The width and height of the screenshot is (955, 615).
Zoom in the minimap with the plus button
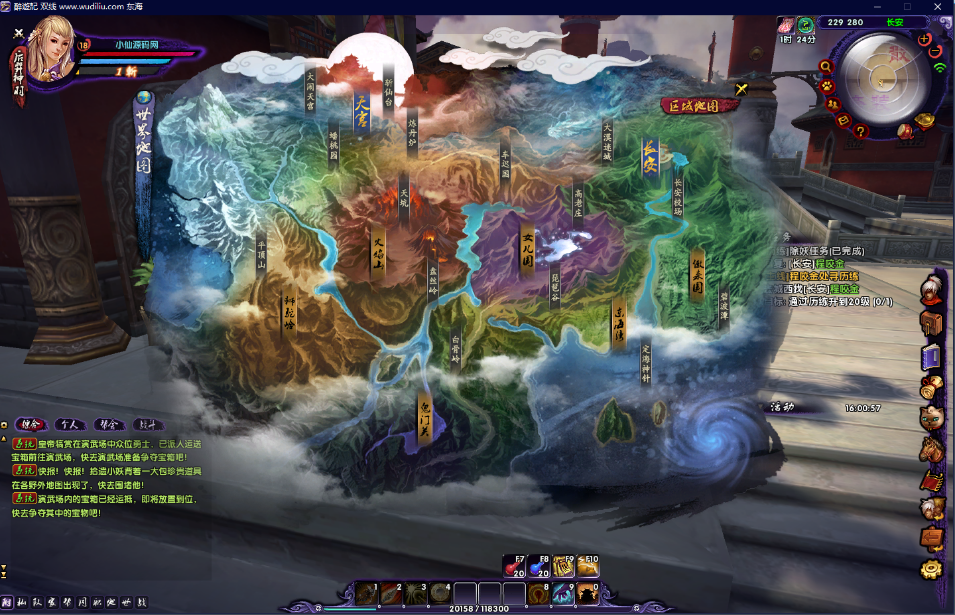coord(923,39)
